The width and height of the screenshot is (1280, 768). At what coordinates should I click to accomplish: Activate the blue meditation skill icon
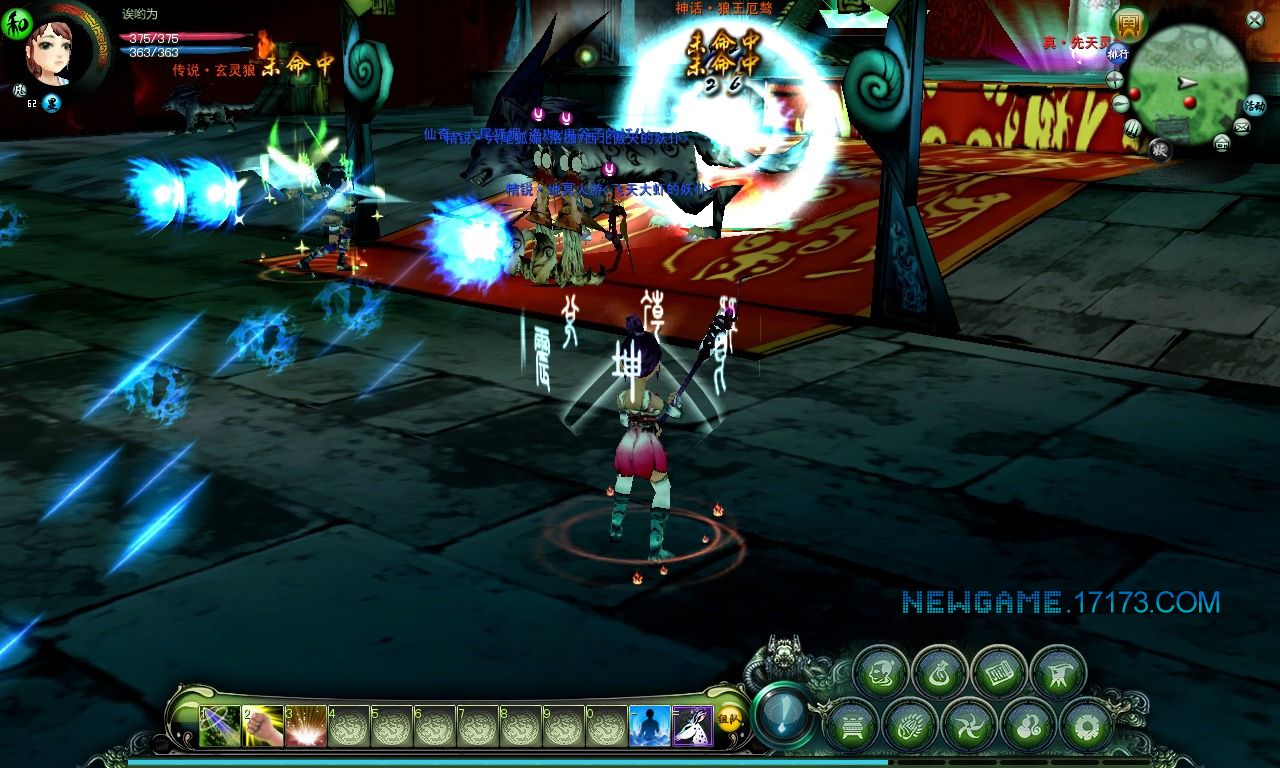pos(649,726)
